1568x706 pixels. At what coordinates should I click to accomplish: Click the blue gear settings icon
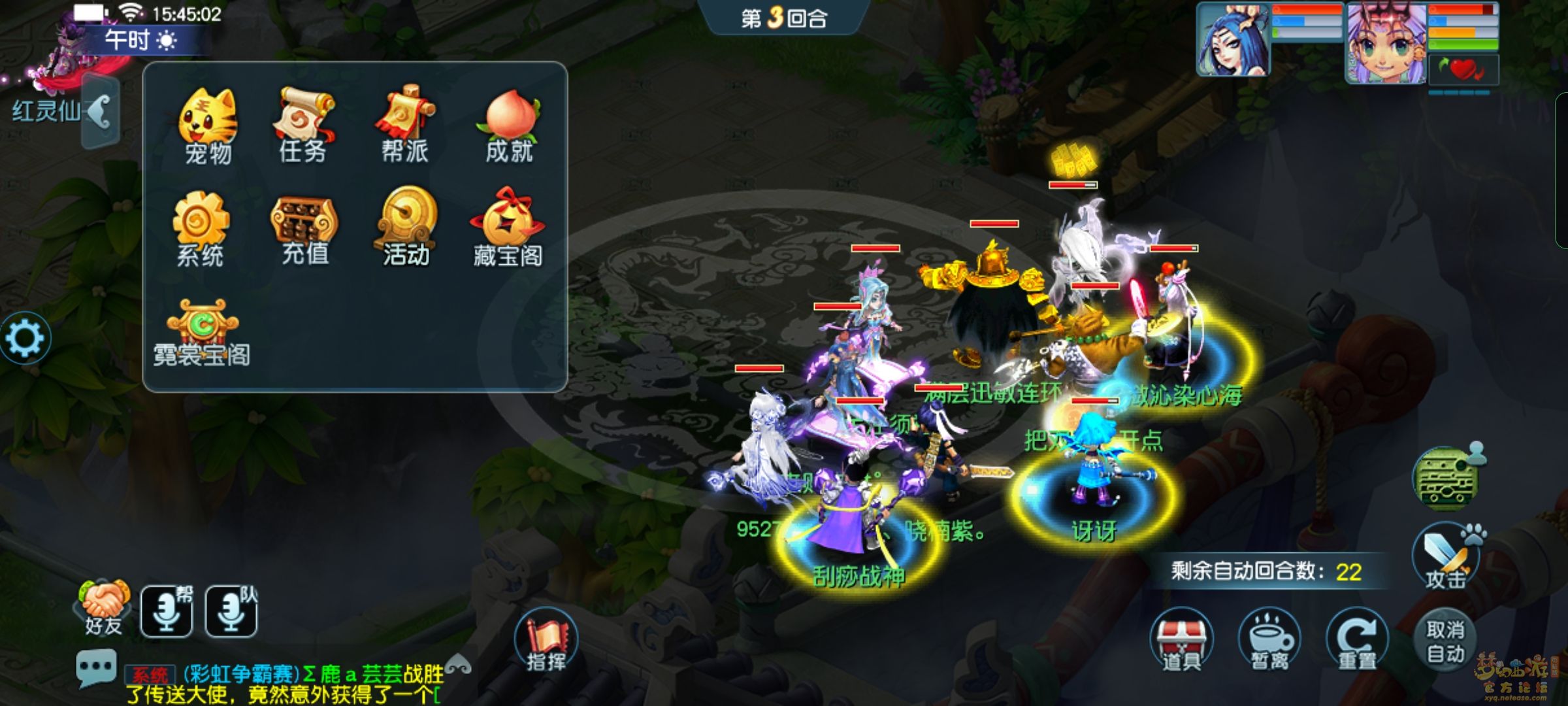25,338
